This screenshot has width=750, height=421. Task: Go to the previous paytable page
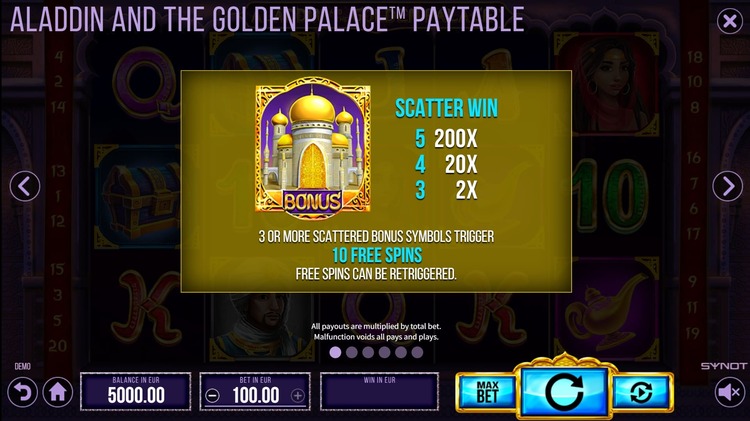[24, 185]
